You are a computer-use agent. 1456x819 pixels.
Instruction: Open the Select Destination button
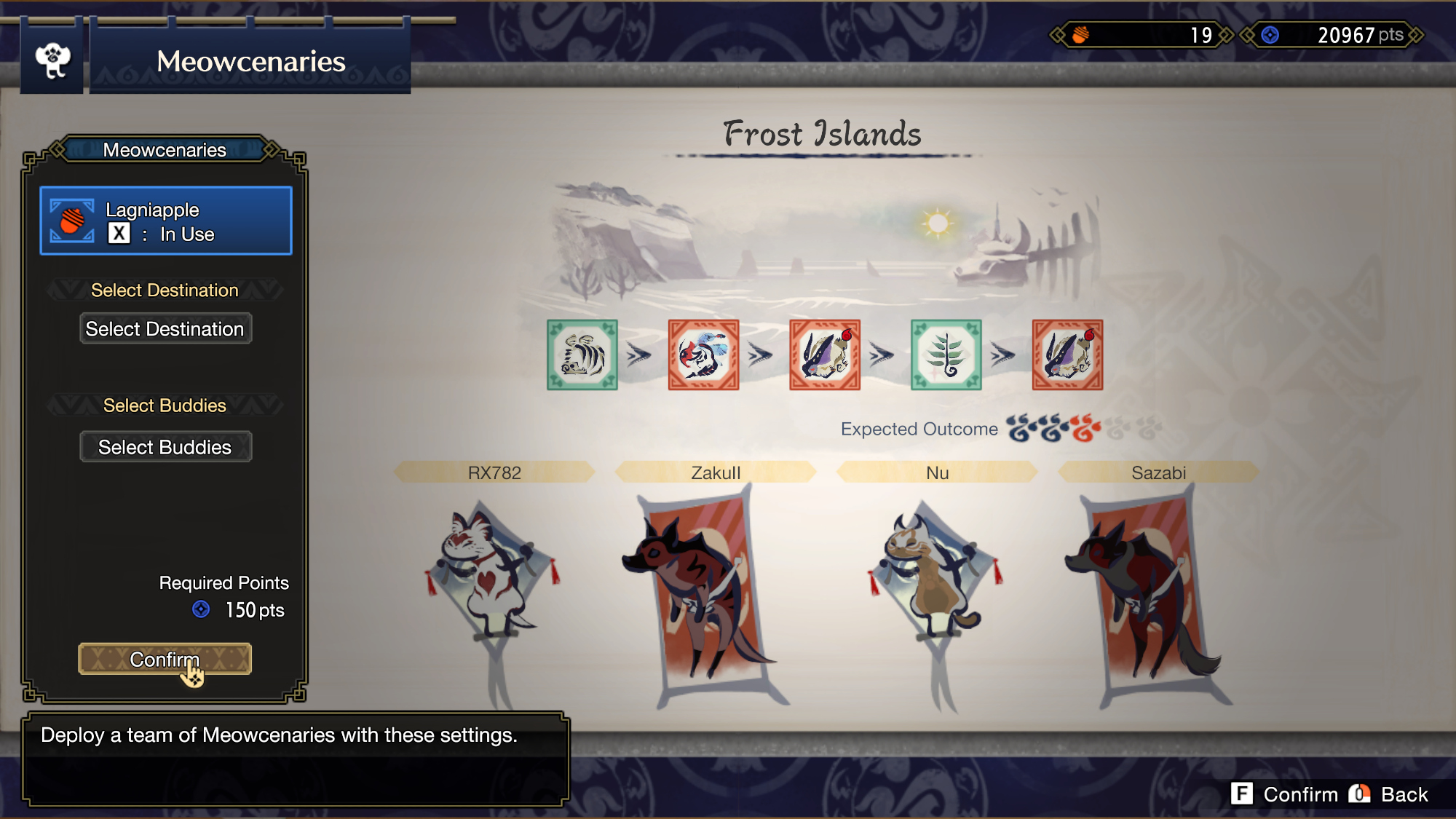[x=165, y=329]
